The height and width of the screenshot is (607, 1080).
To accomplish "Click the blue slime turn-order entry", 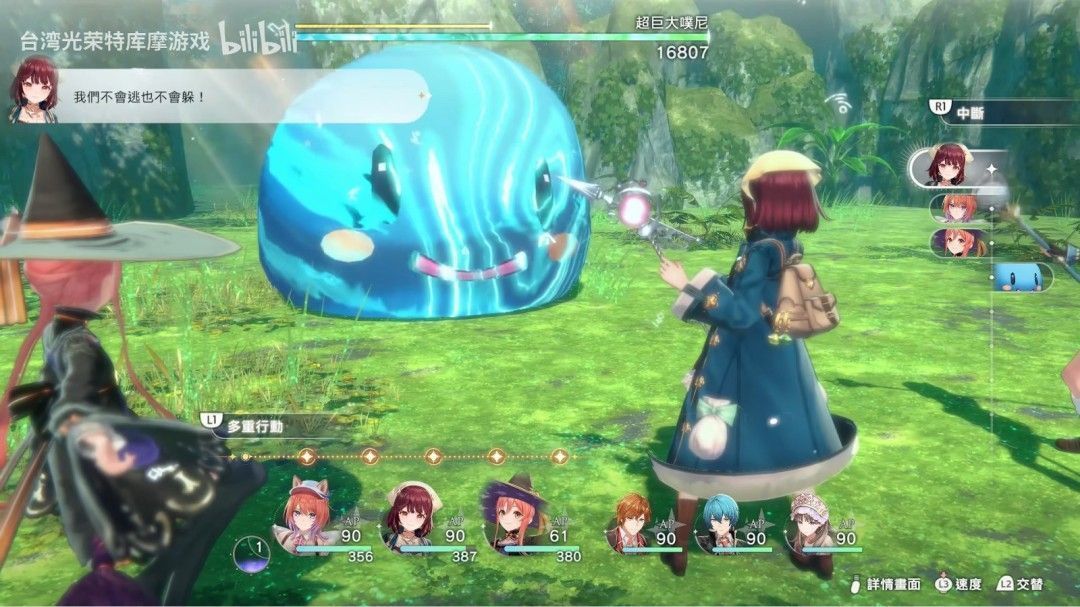I will (x=1022, y=278).
